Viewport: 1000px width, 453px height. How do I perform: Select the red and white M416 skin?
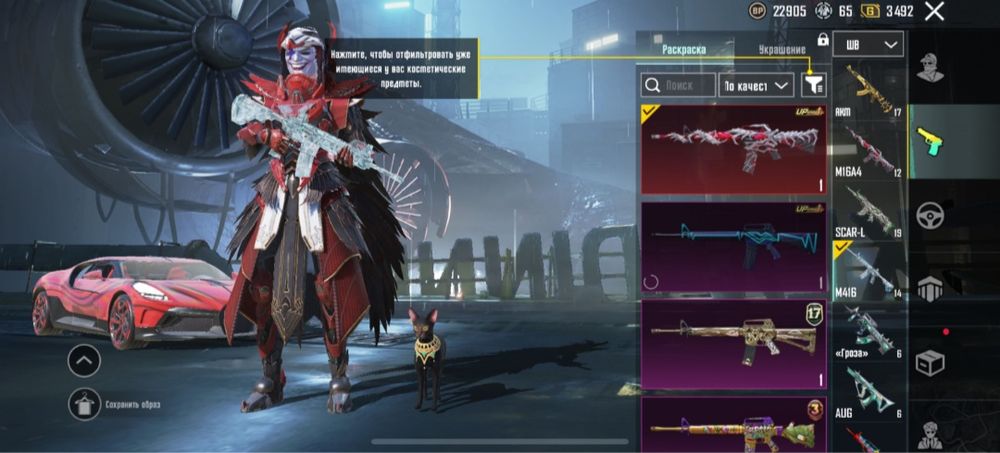pos(733,149)
